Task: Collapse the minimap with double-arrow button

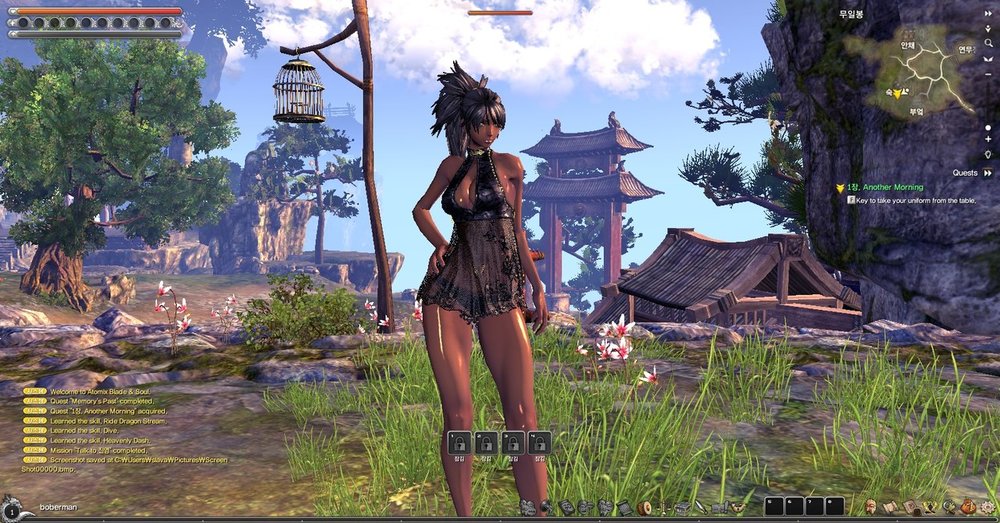Action: 988,14
